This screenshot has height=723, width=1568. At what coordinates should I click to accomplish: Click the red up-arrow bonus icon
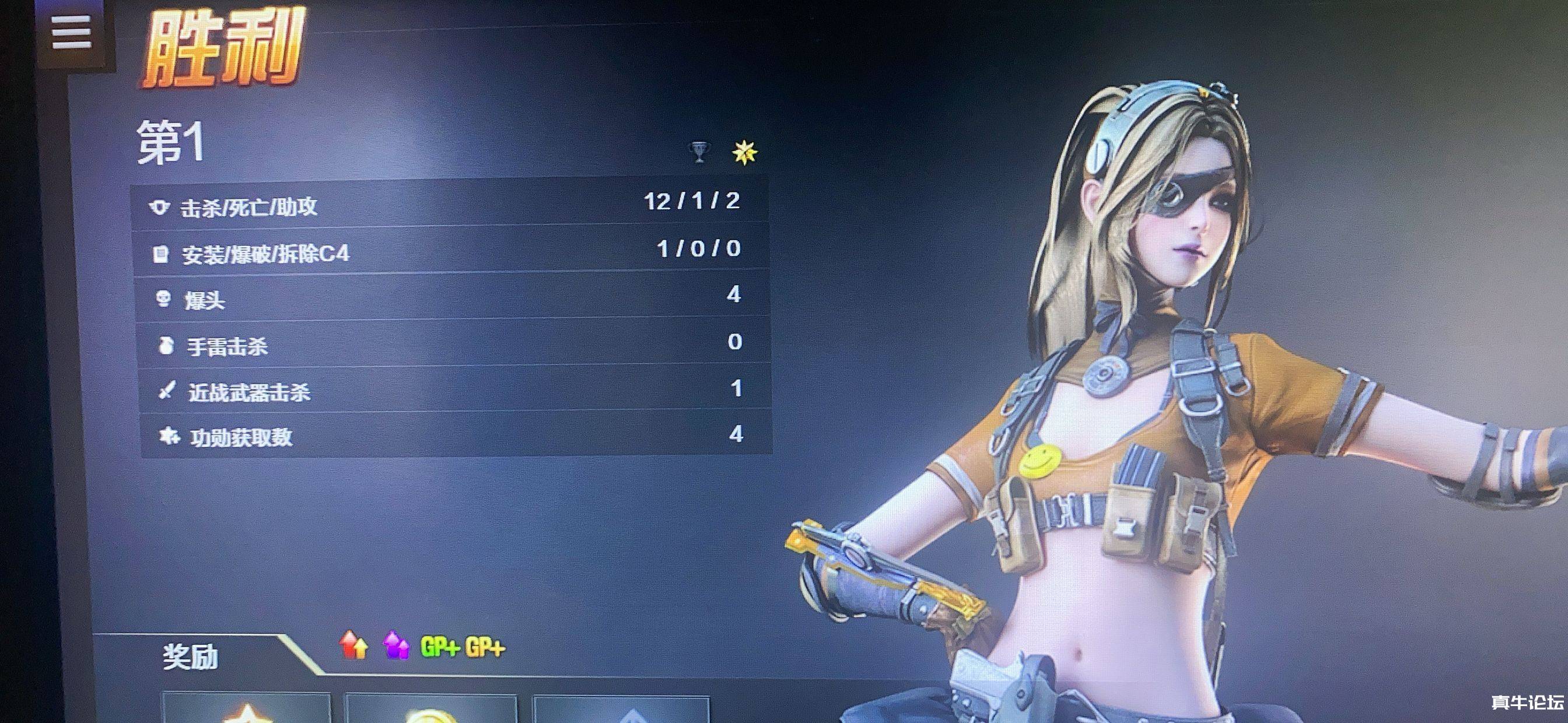pos(353,645)
